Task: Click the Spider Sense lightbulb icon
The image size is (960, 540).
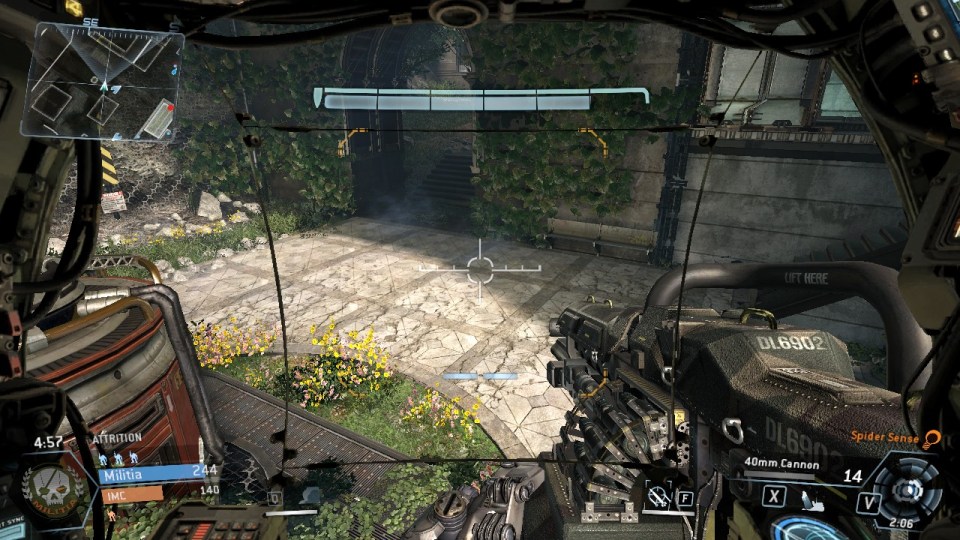Action: (932, 437)
